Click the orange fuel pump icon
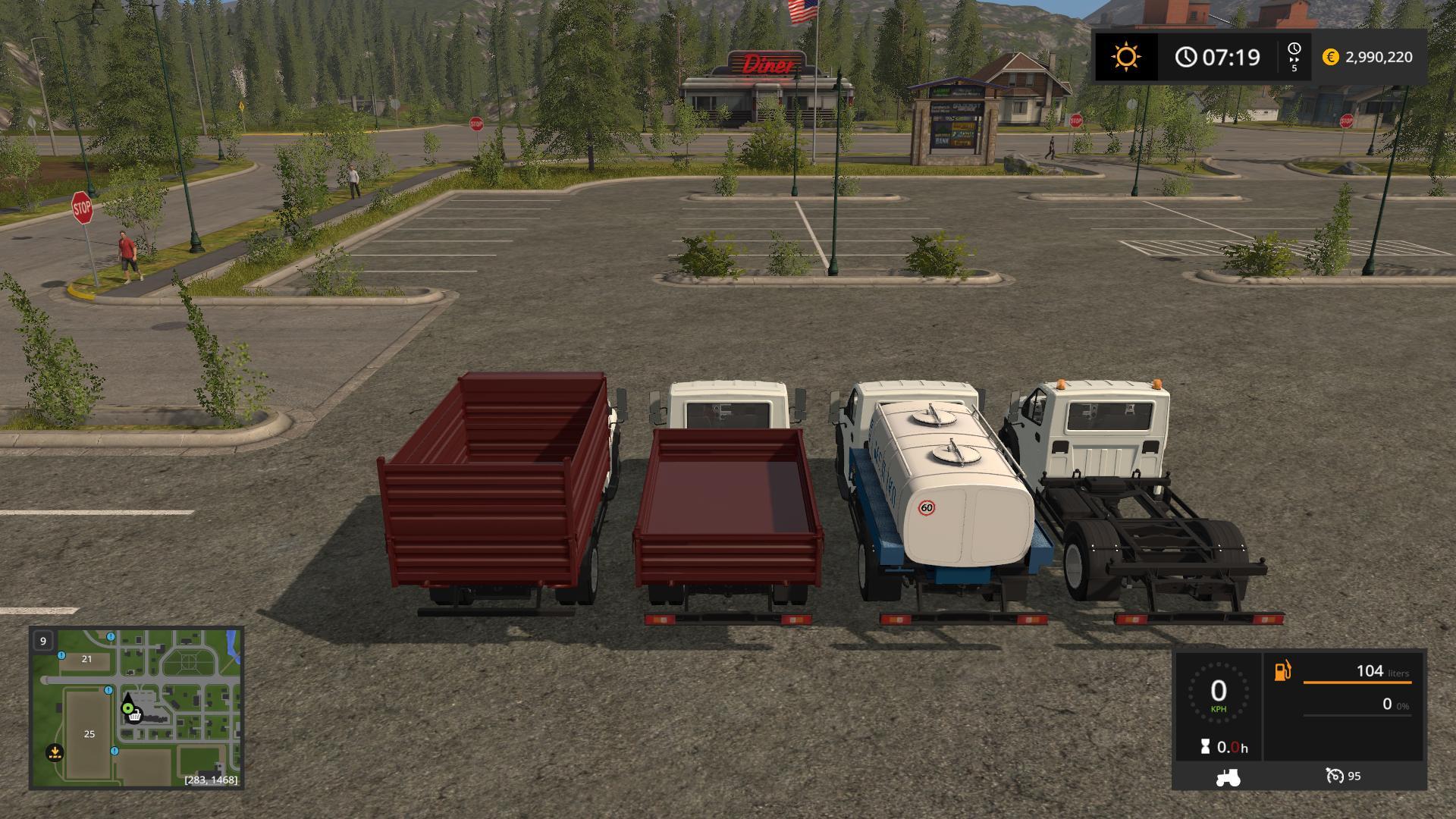The image size is (1456, 819). (1282, 671)
